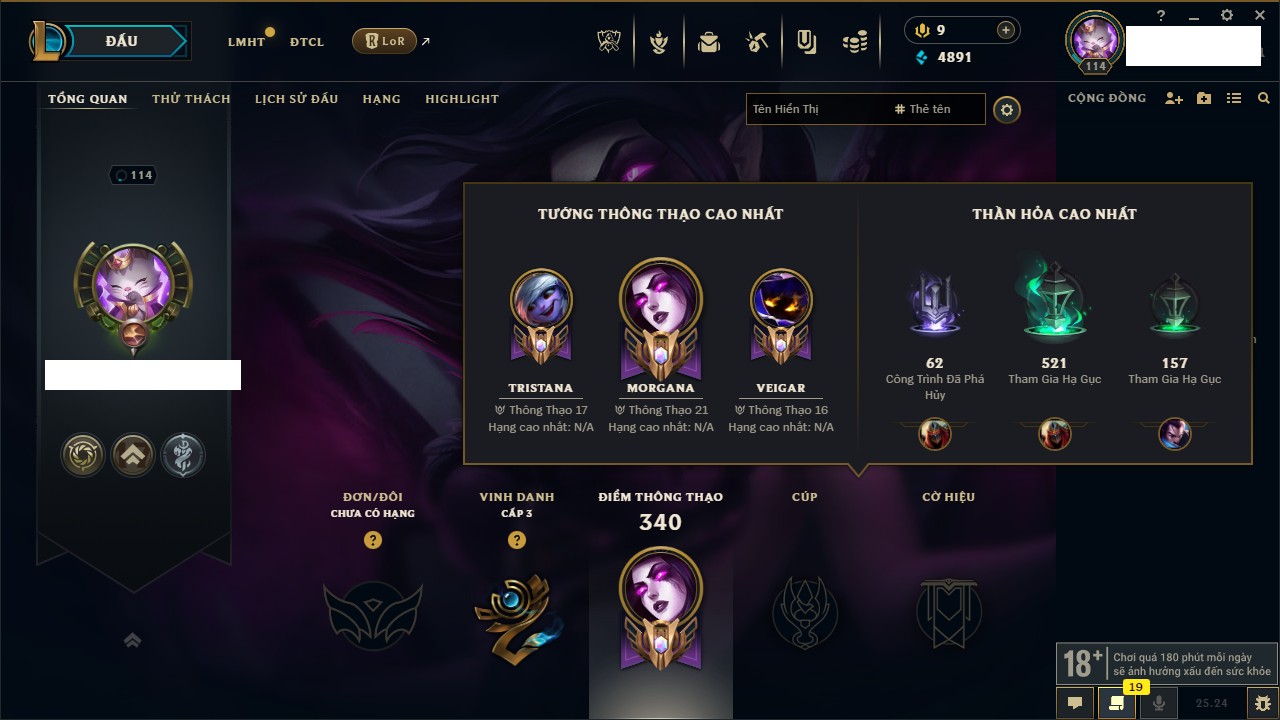Open the loot chest icon in top bar
Image resolution: width=1280 pixels, height=720 pixels.
point(709,43)
